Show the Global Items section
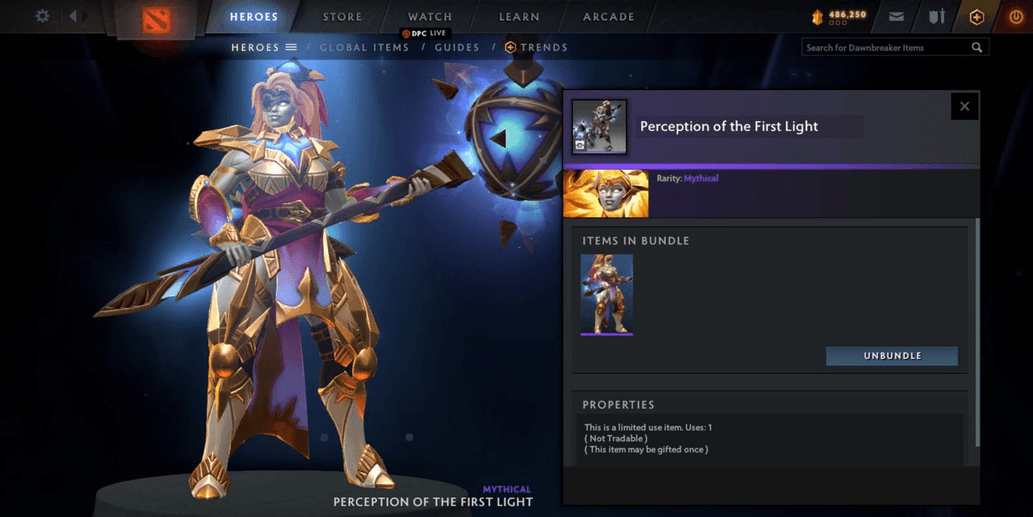Image resolution: width=1033 pixels, height=517 pixels. tap(364, 47)
